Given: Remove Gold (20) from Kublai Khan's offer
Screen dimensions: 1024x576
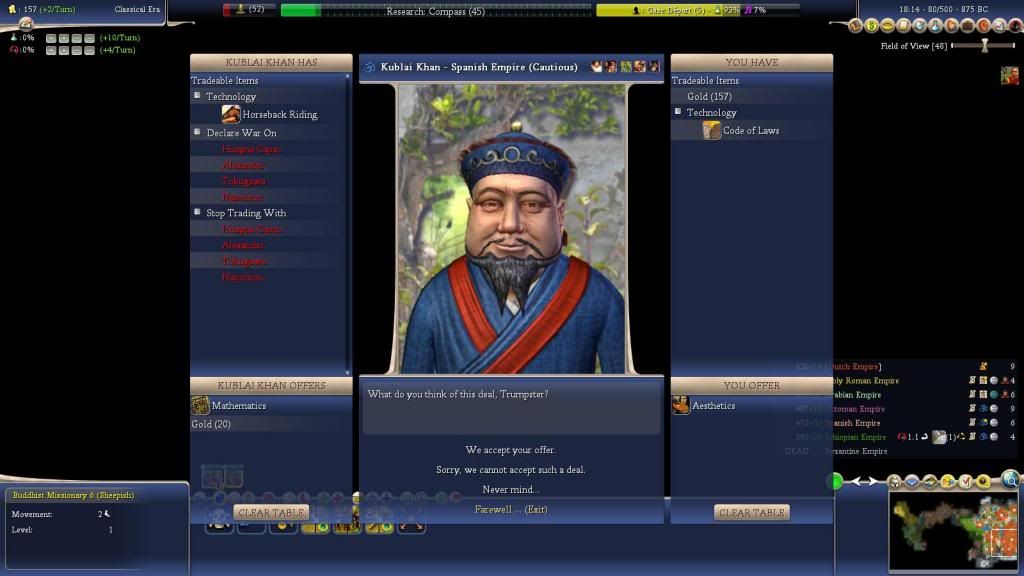Looking at the screenshot, I should coord(211,424).
